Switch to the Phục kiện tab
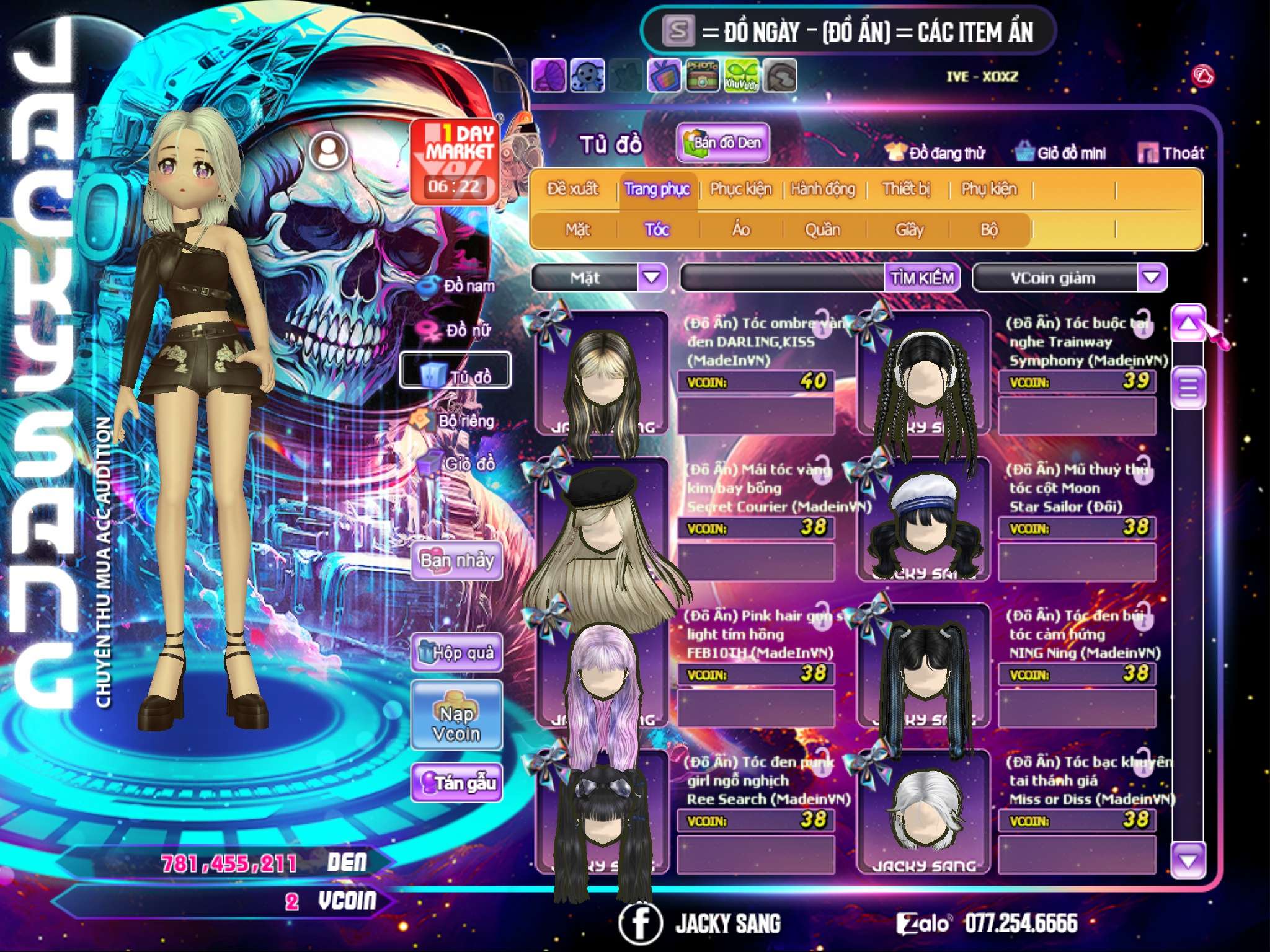Image resolution: width=1270 pixels, height=952 pixels. click(x=740, y=189)
